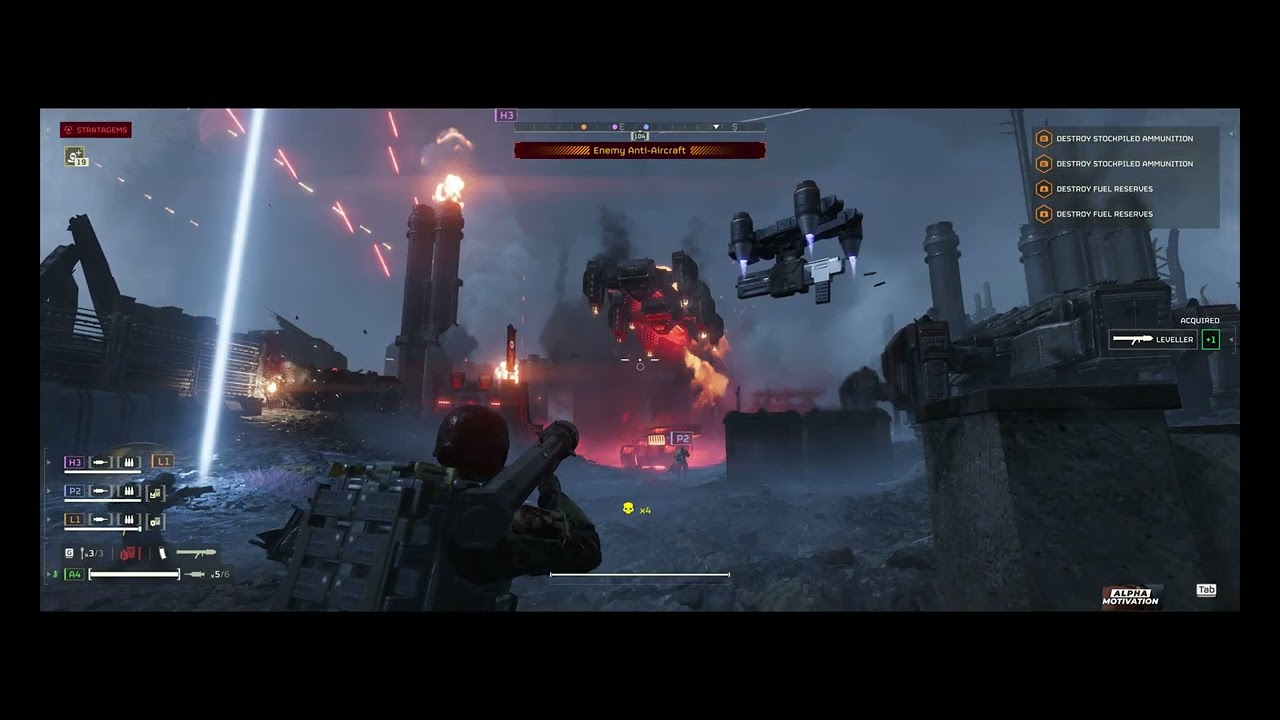Select the Leveller acquired notification
Viewport: 1280px width, 720px height.
click(1154, 340)
